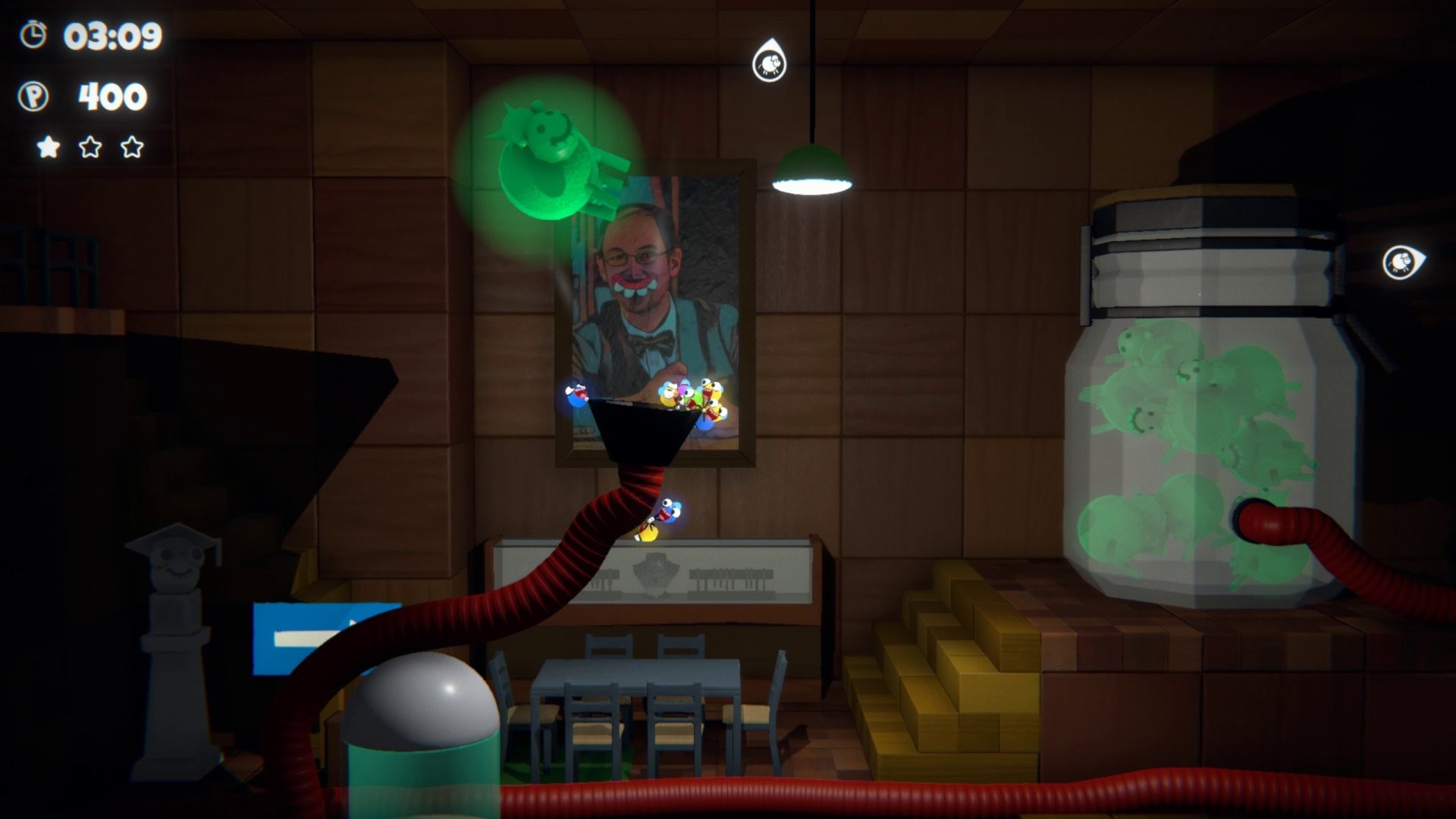Toggle the second empty star
This screenshot has width=1456, height=819.
point(91,146)
